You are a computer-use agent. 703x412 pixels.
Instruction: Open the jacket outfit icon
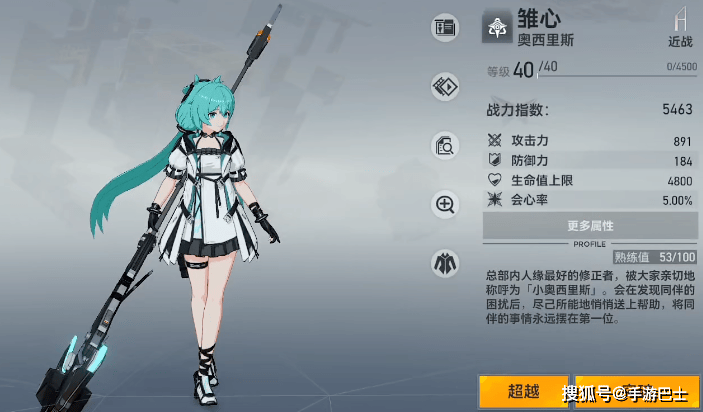(x=444, y=264)
